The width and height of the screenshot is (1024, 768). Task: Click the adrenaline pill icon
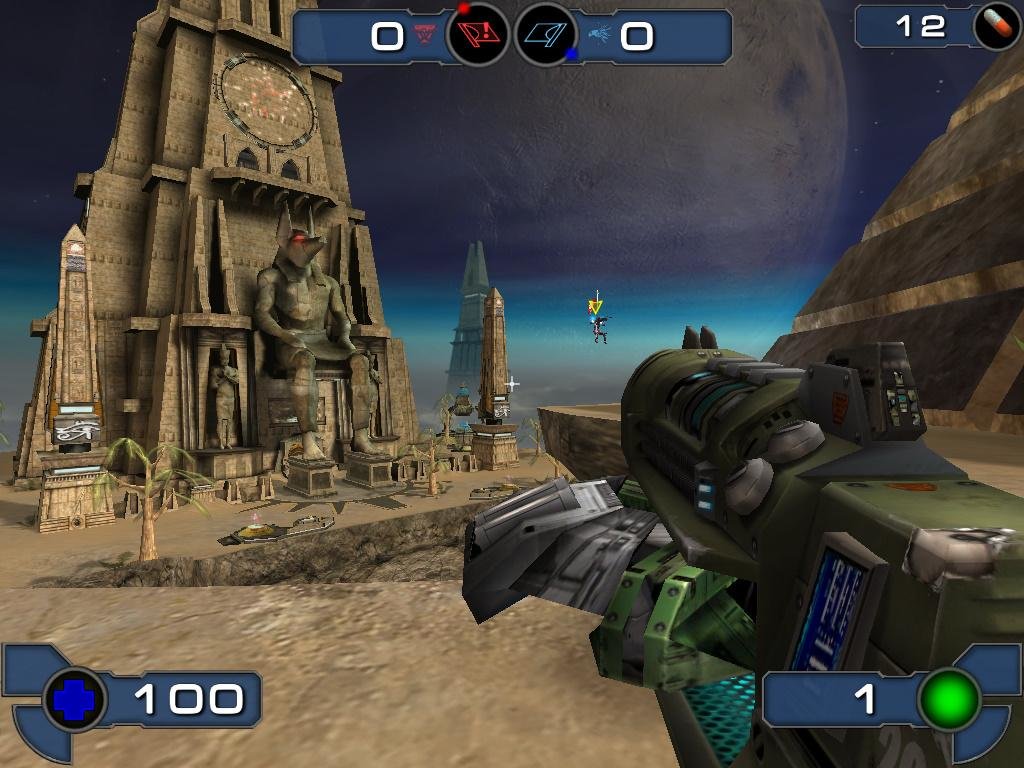pos(996,27)
